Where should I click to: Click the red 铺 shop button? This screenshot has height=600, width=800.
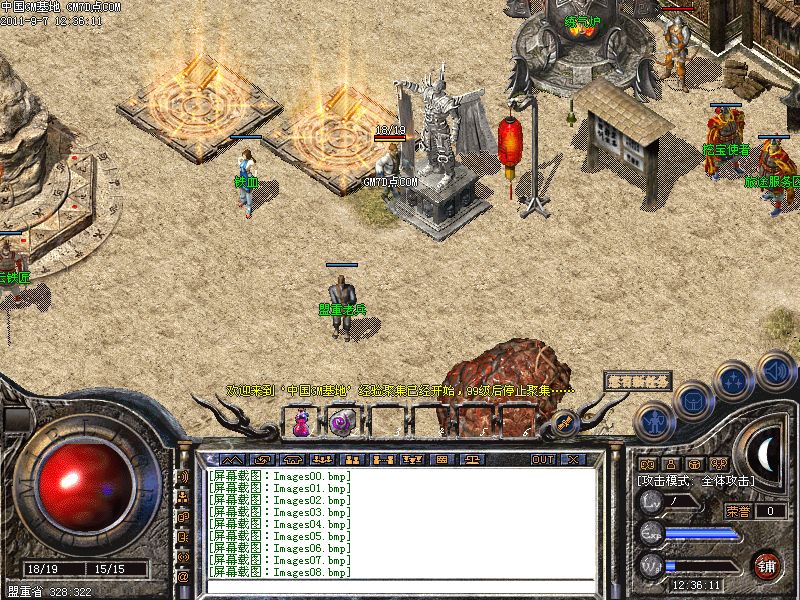click(767, 563)
